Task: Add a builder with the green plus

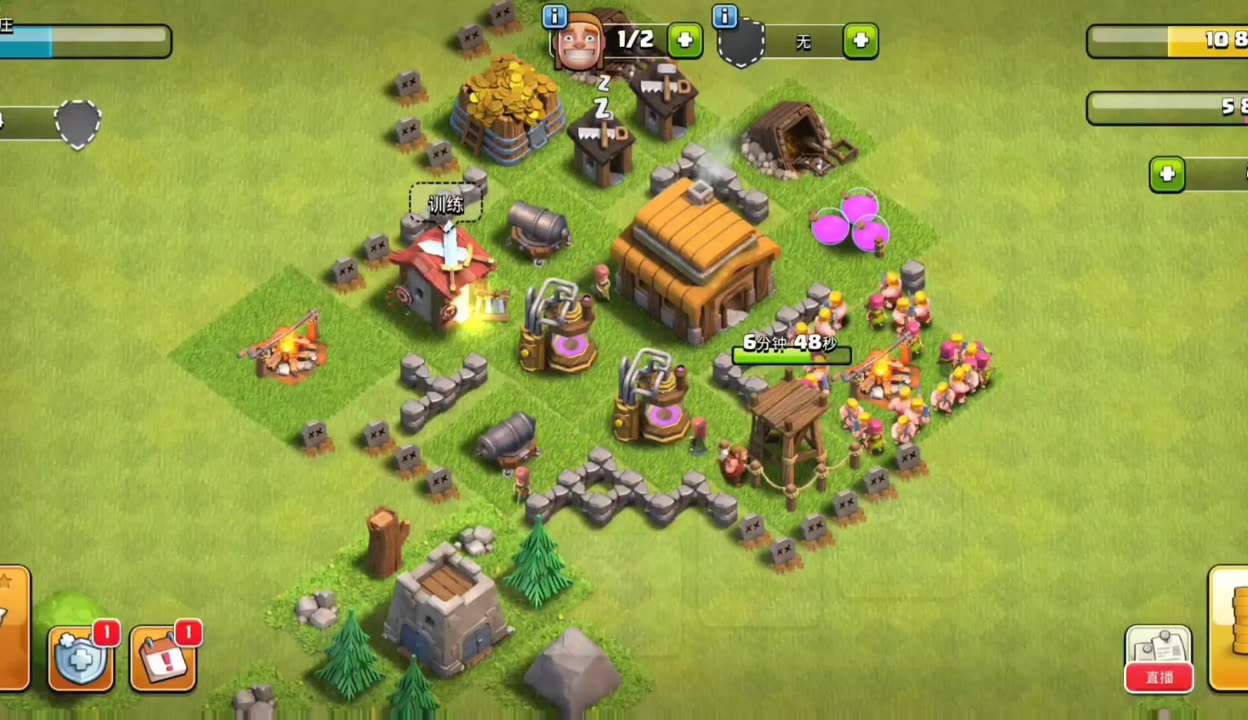Action: [x=685, y=40]
